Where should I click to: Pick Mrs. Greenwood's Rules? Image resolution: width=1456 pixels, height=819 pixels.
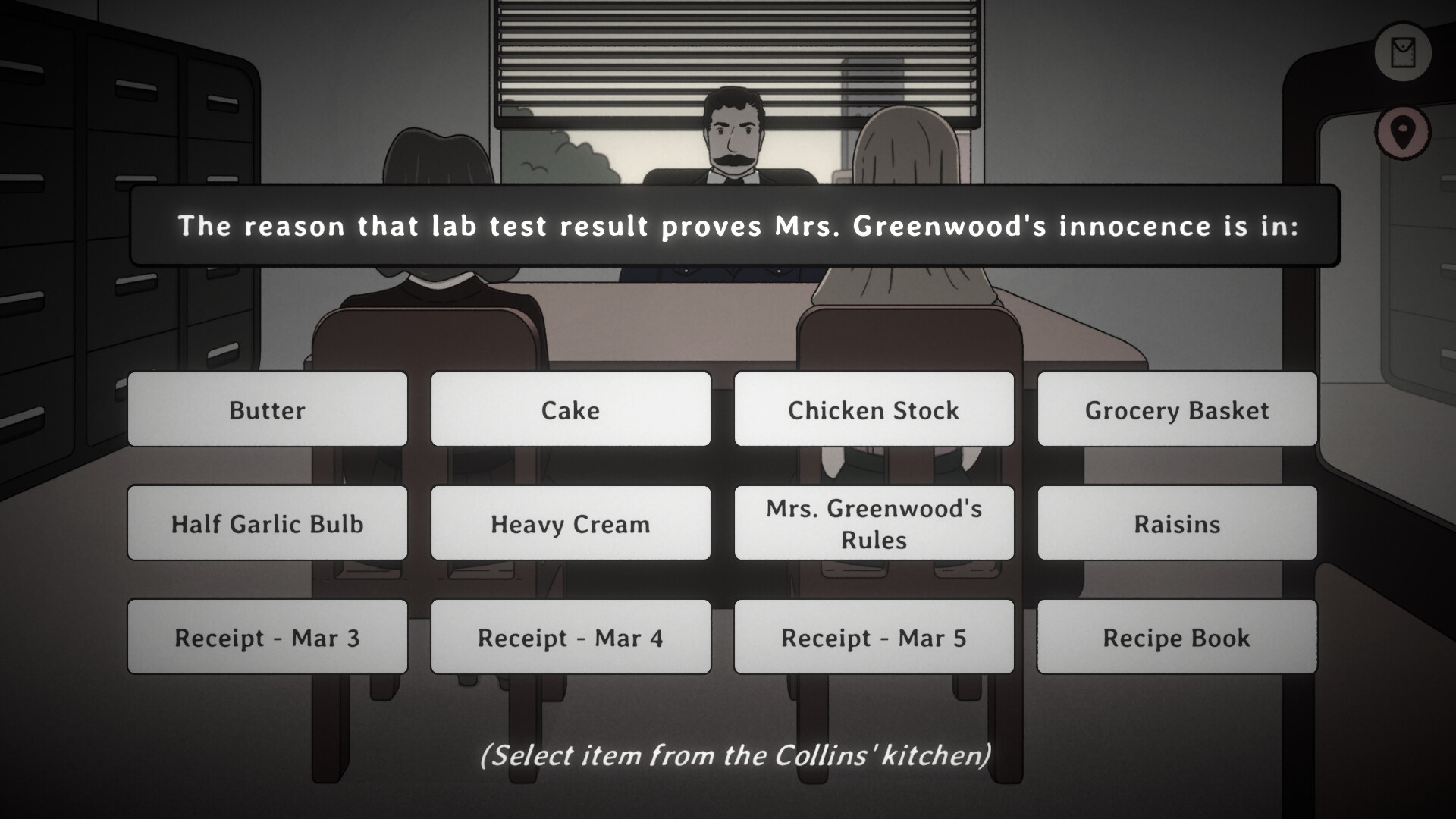pos(874,523)
